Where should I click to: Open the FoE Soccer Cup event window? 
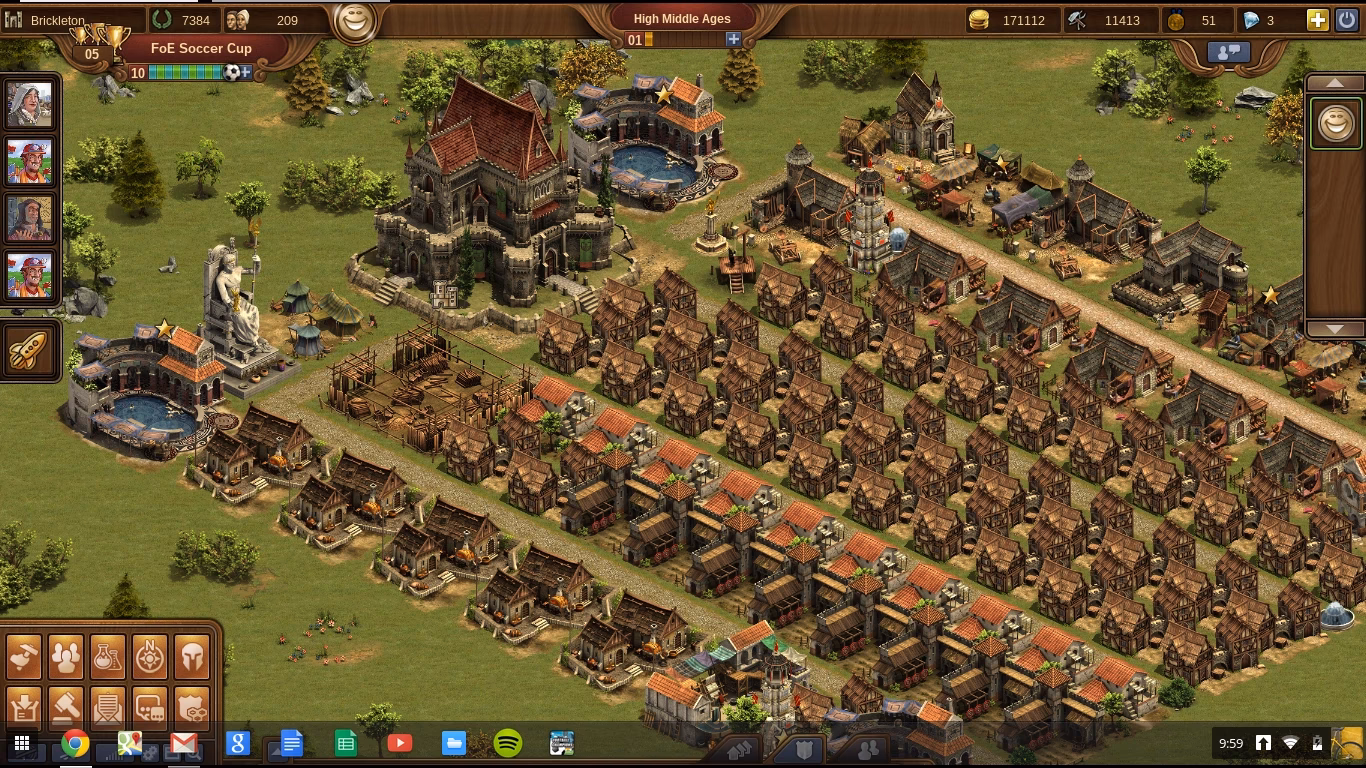coord(203,48)
